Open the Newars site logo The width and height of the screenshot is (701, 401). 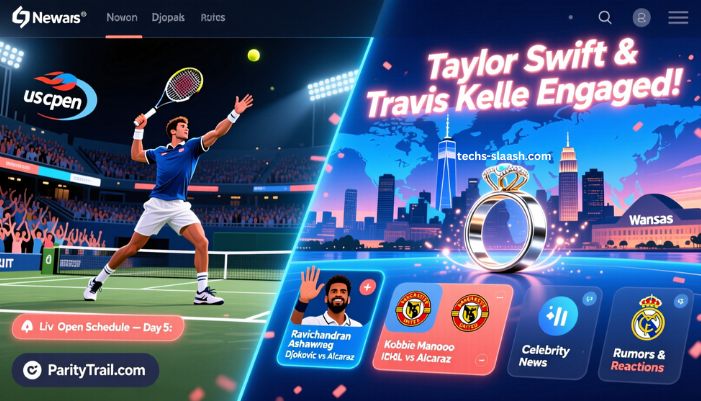tap(49, 18)
